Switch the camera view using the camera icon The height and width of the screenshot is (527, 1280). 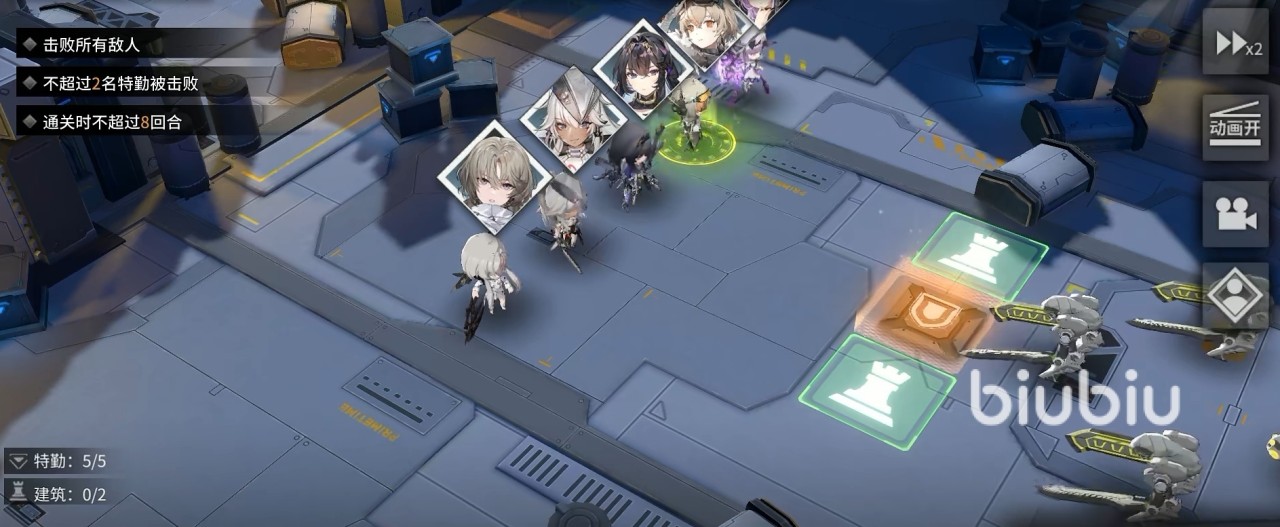click(x=1236, y=212)
